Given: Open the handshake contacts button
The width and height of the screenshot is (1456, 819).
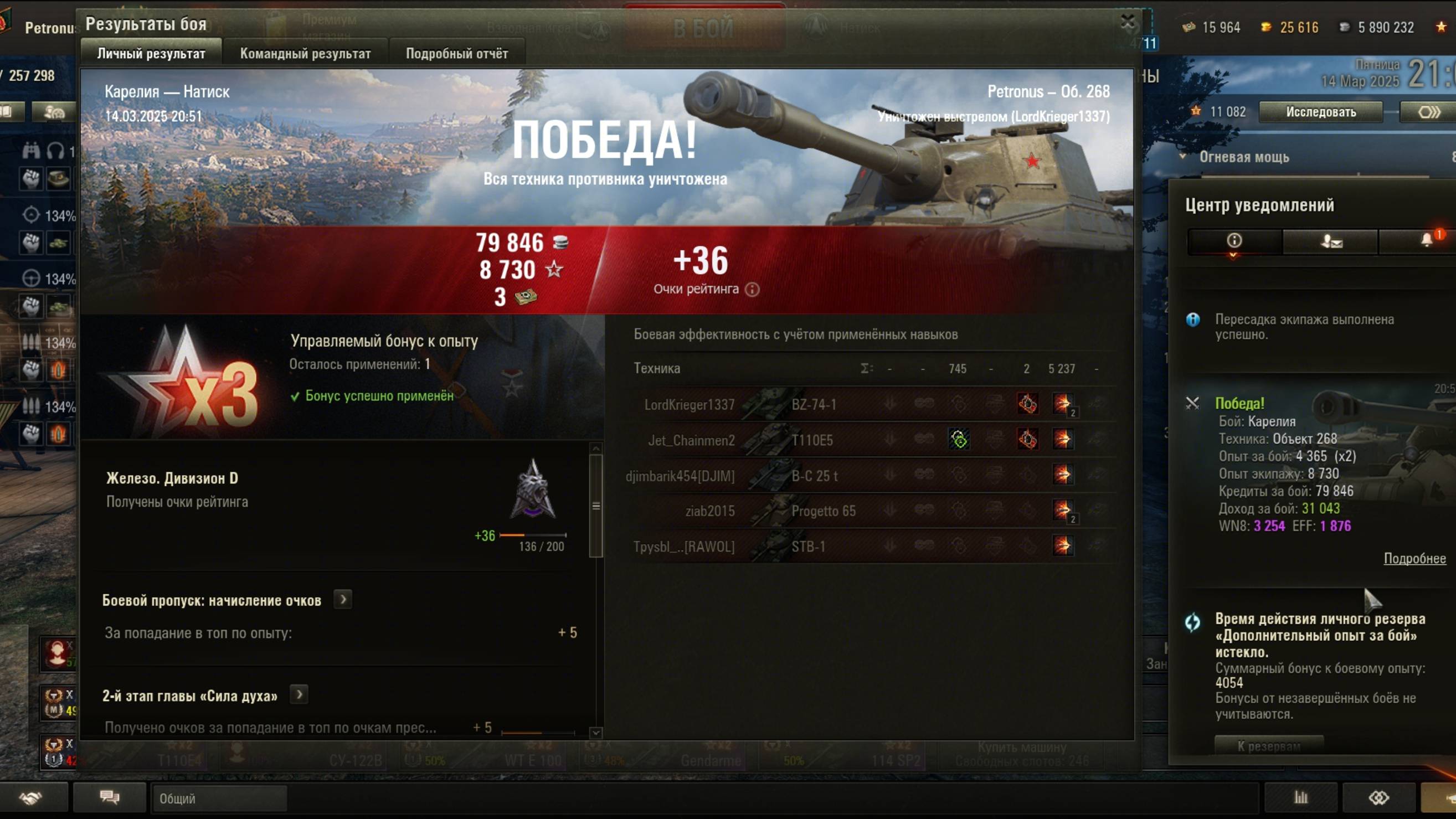Looking at the screenshot, I should click(x=31, y=797).
